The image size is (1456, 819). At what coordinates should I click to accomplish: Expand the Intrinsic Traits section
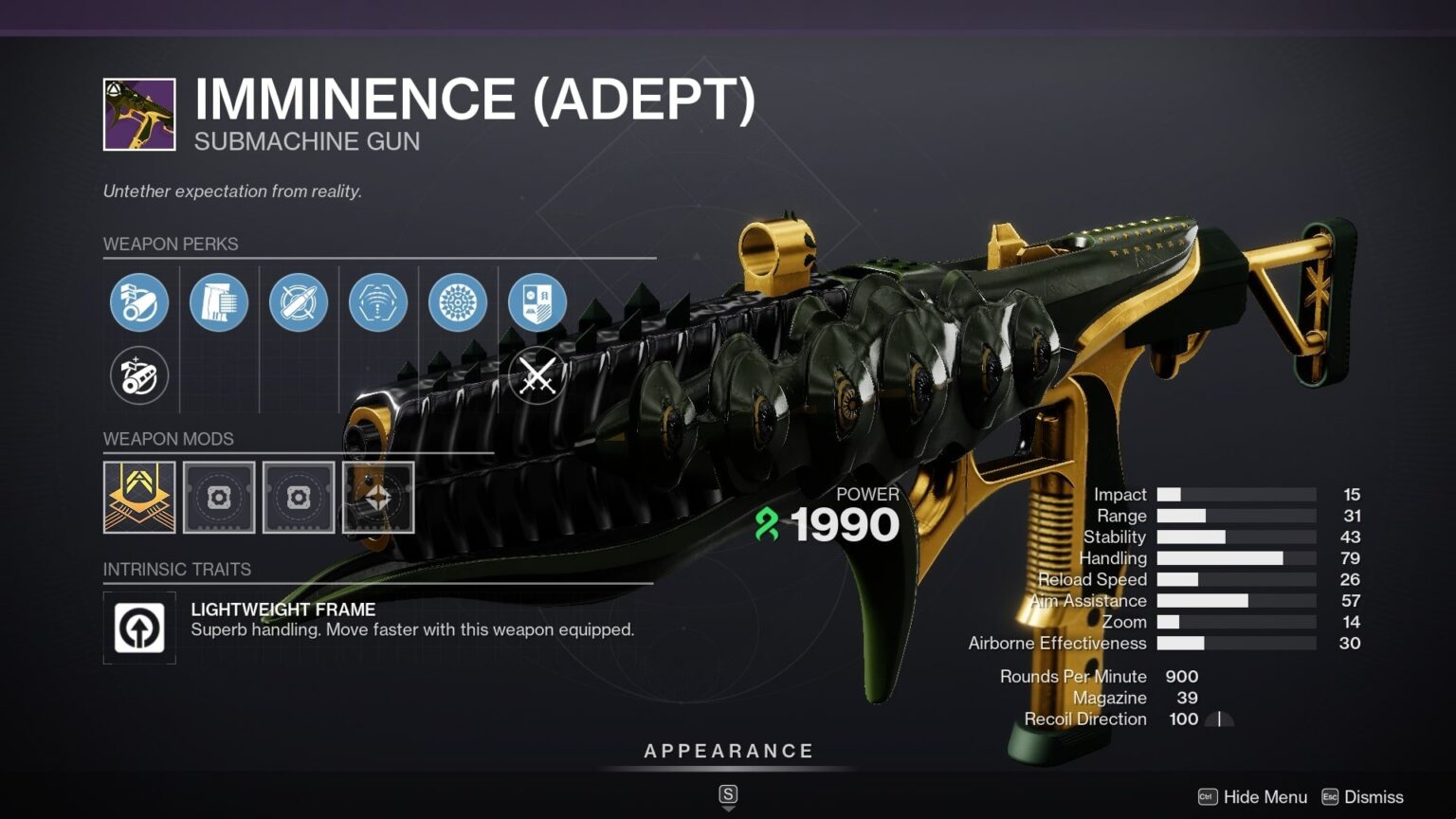coord(176,570)
